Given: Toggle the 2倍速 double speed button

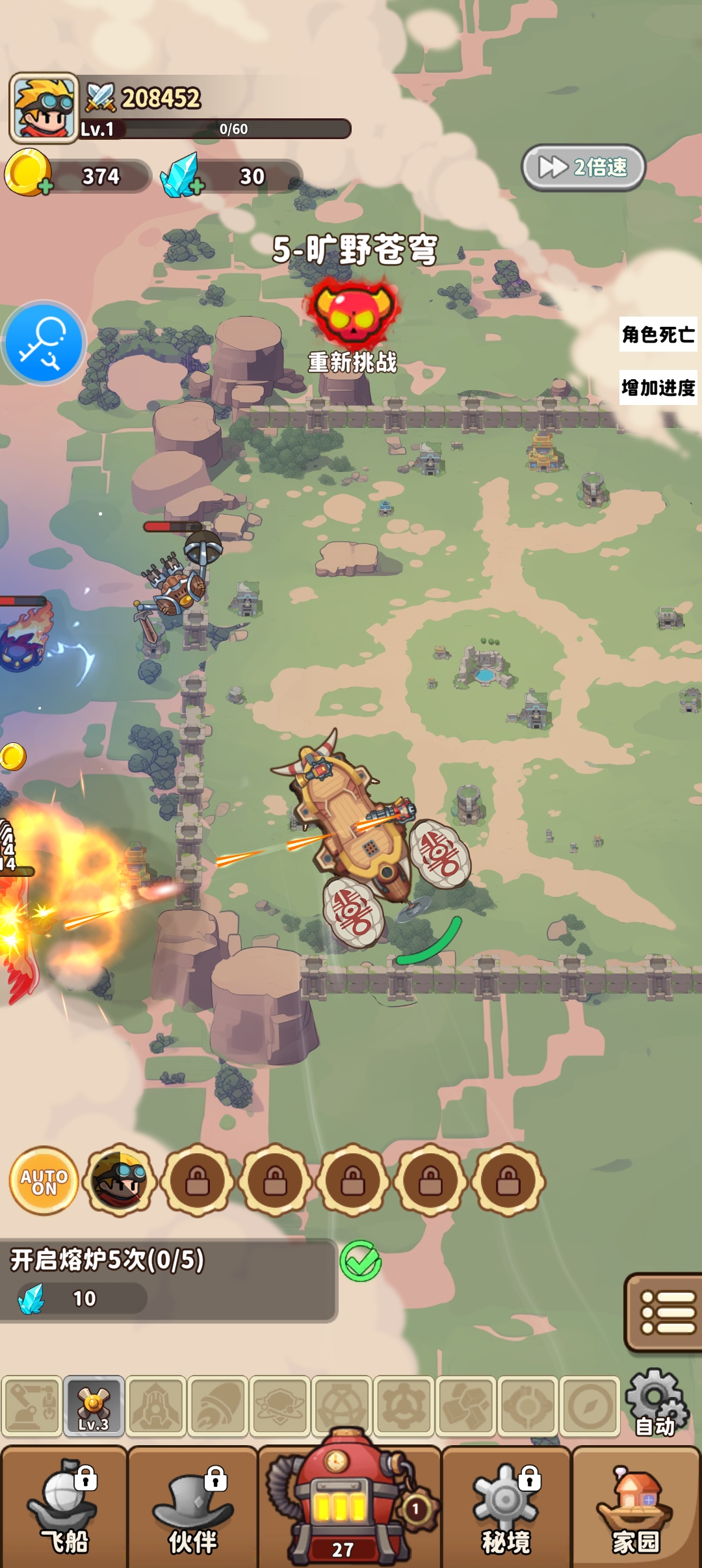Looking at the screenshot, I should point(583,168).
